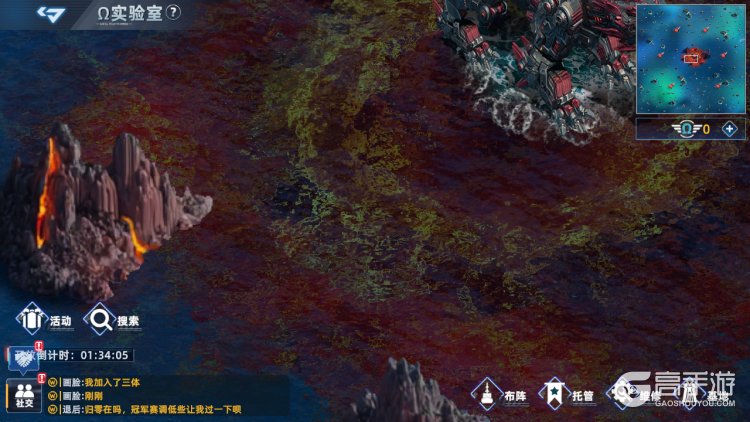The height and width of the screenshot is (422, 750).
Task: Open the Ω实验室 help question mark
Action: pos(174,12)
